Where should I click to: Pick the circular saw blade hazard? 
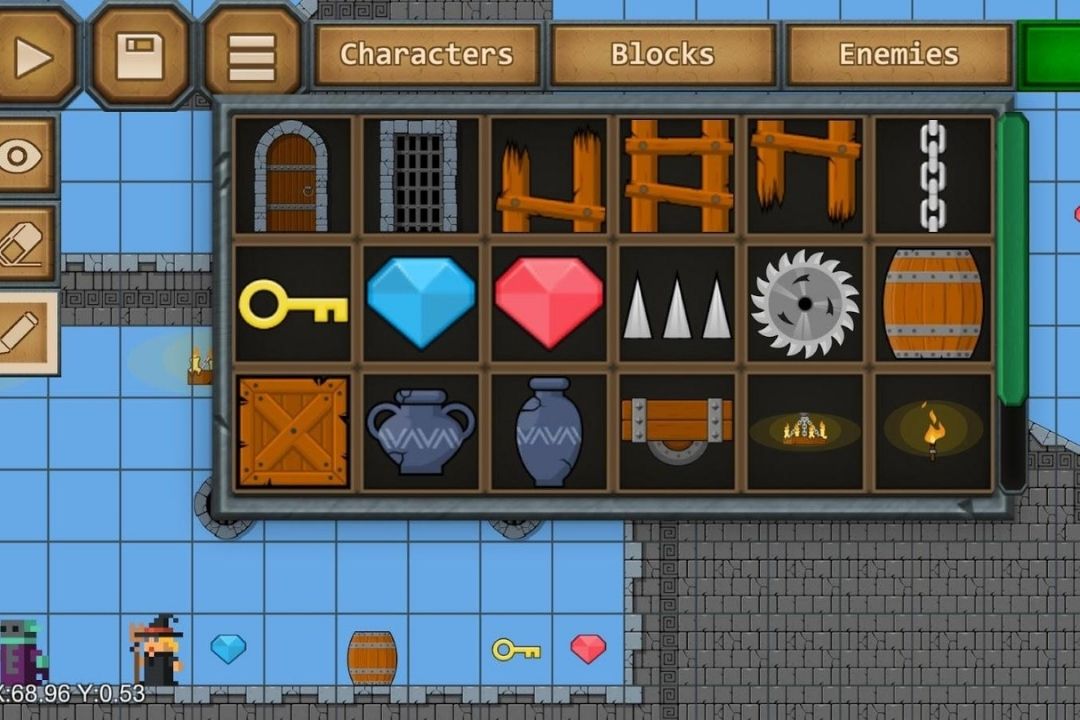click(x=805, y=303)
